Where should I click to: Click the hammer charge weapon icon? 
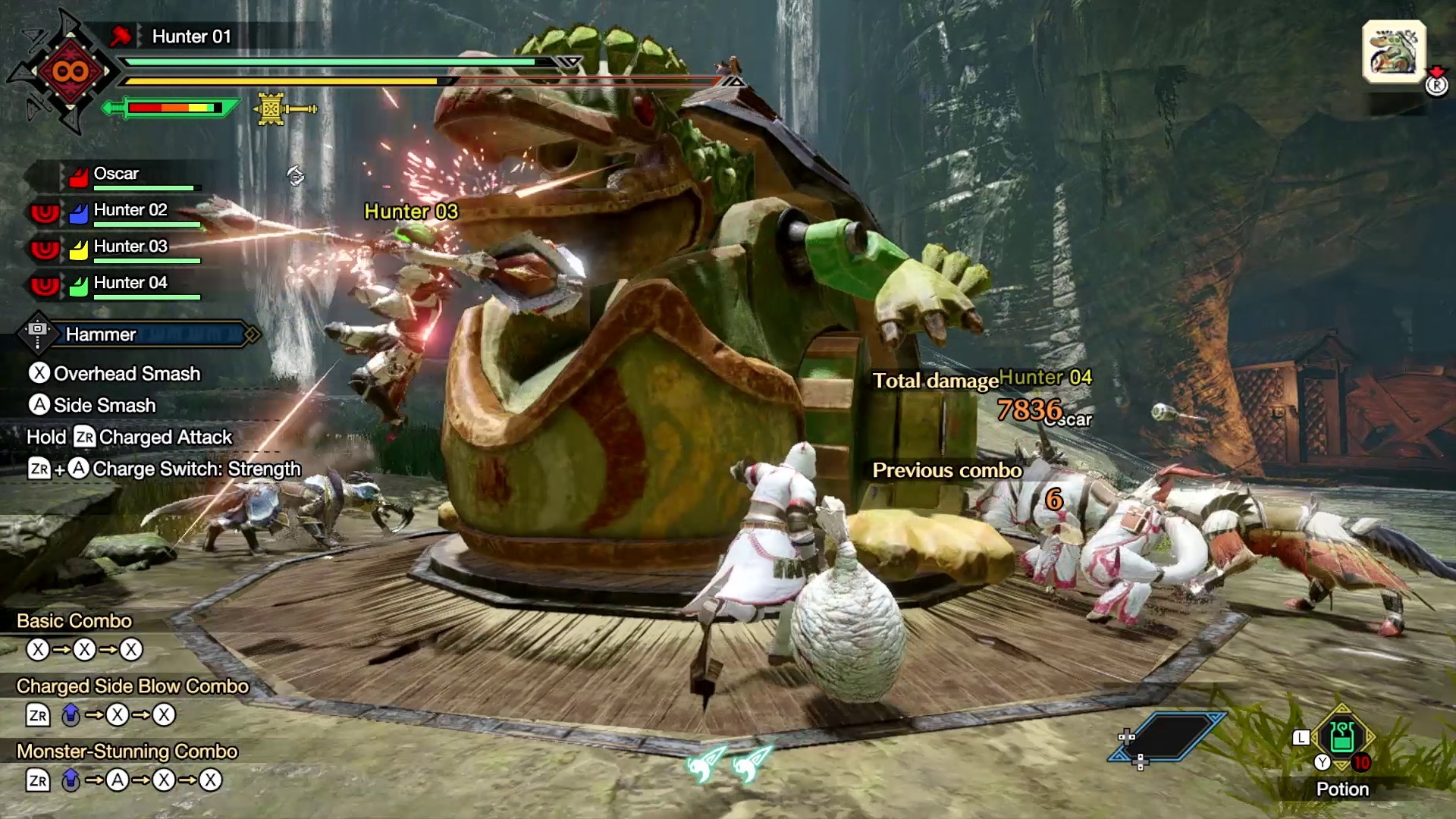(x=284, y=109)
